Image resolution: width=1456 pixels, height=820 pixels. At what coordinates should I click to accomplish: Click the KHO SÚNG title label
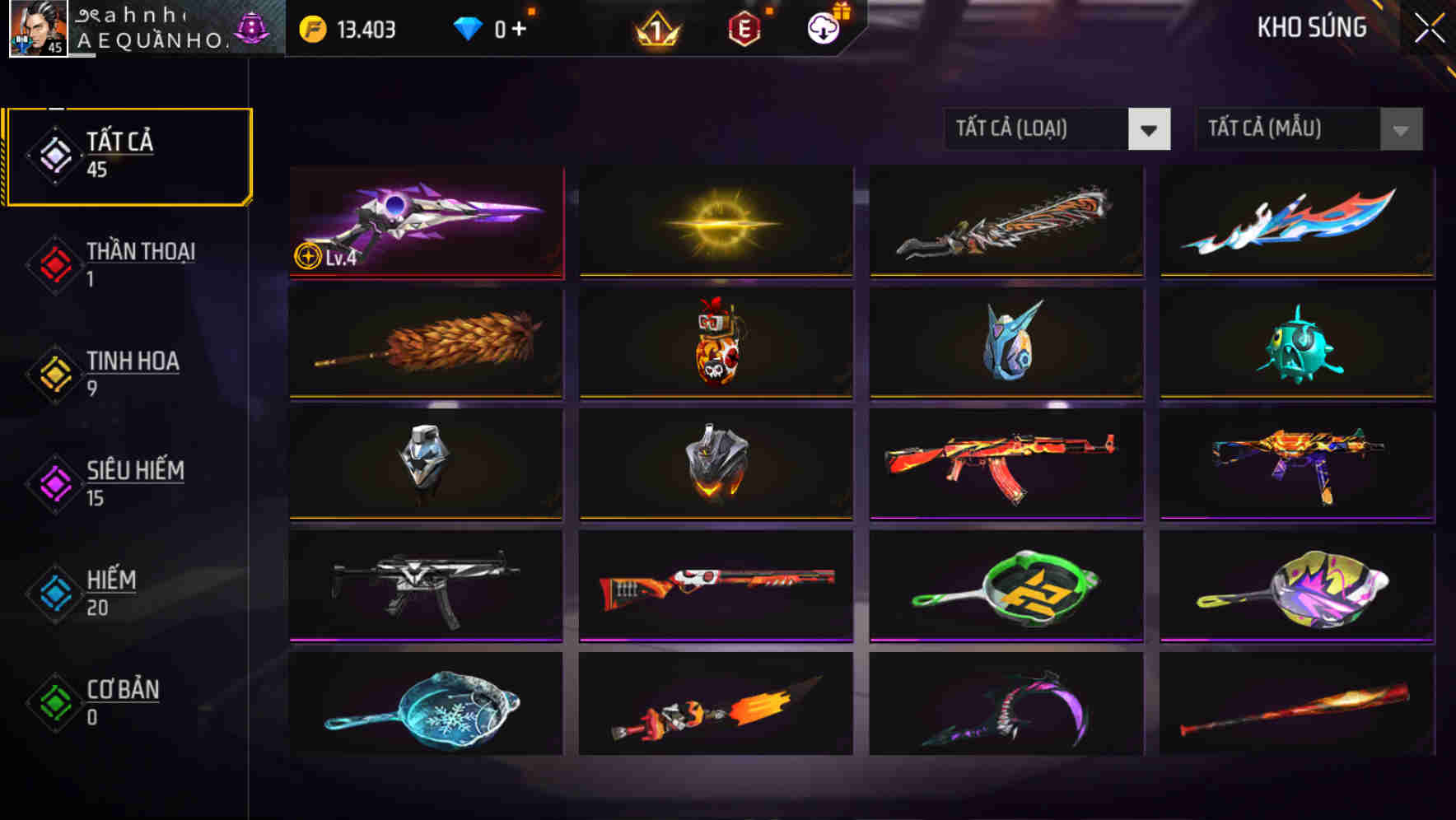click(1313, 27)
